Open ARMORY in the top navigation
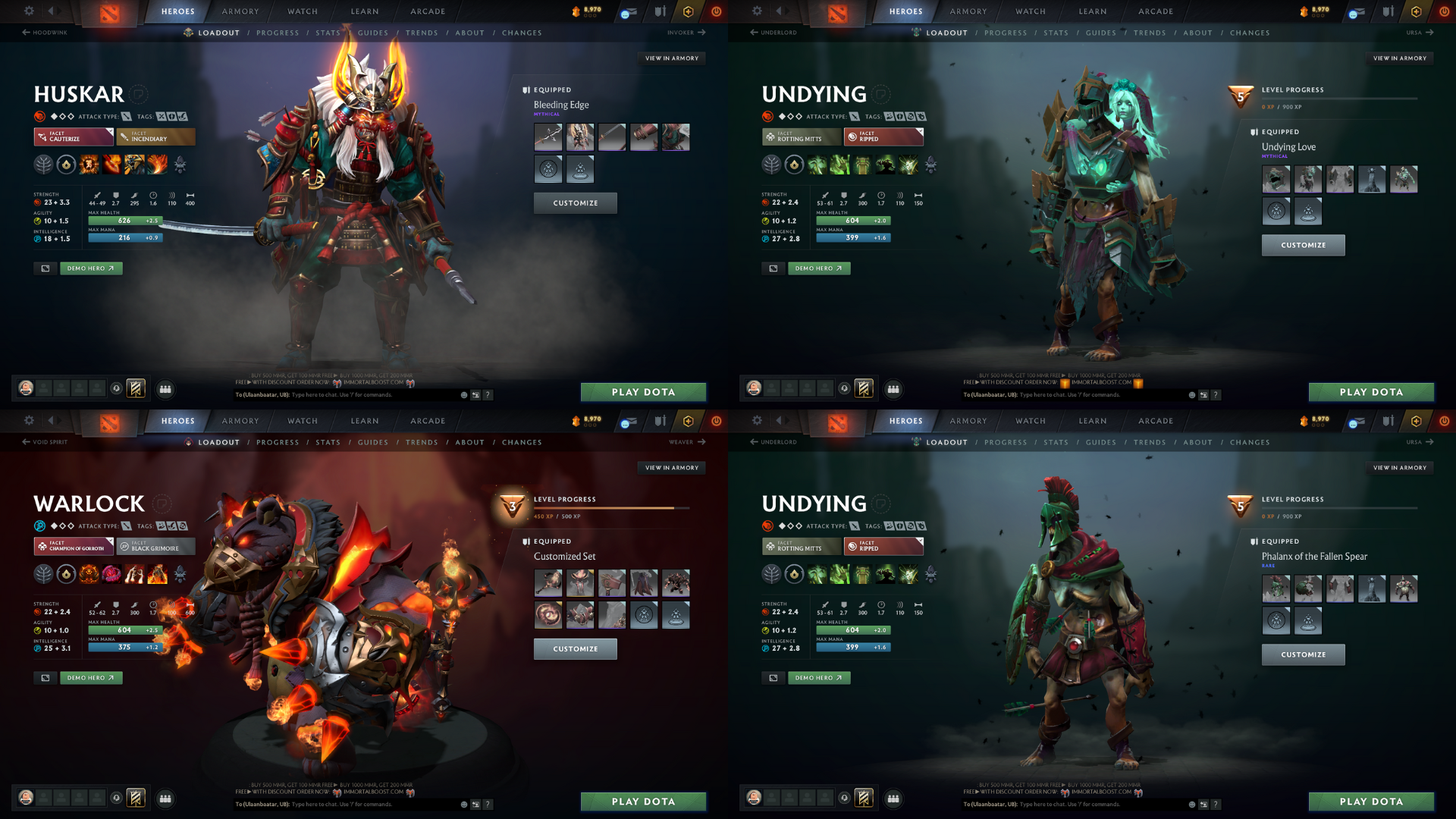This screenshot has width=1456, height=819. coord(240,11)
